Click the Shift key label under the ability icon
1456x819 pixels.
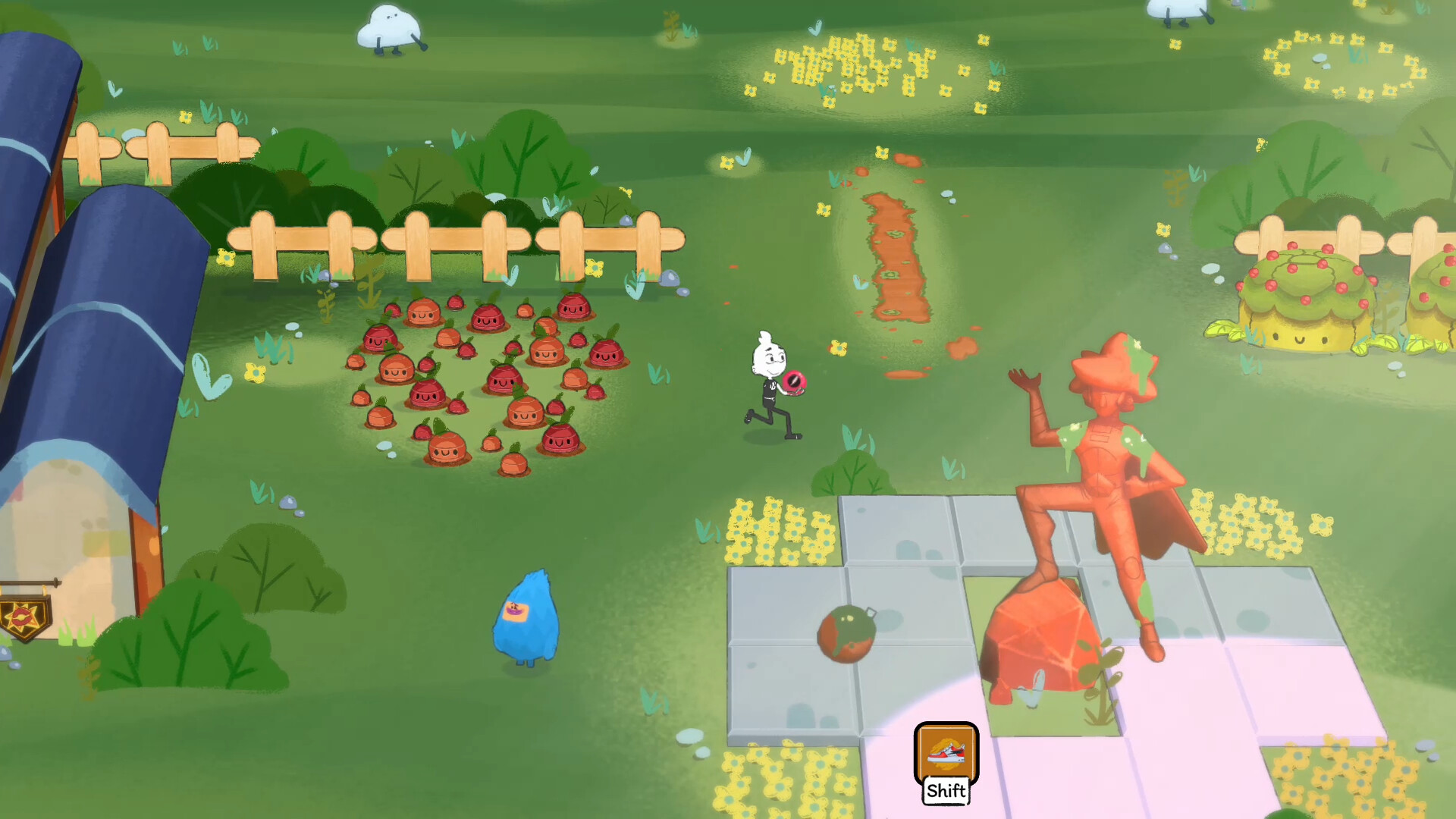[945, 792]
